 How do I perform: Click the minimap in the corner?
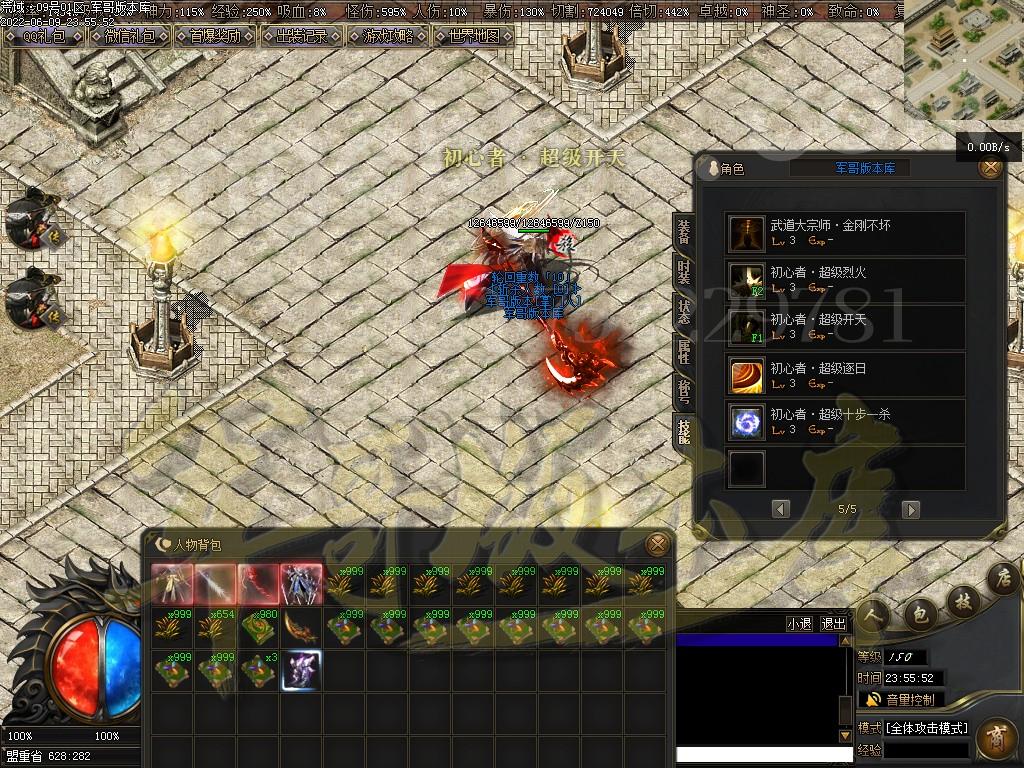pyautogui.click(x=963, y=60)
